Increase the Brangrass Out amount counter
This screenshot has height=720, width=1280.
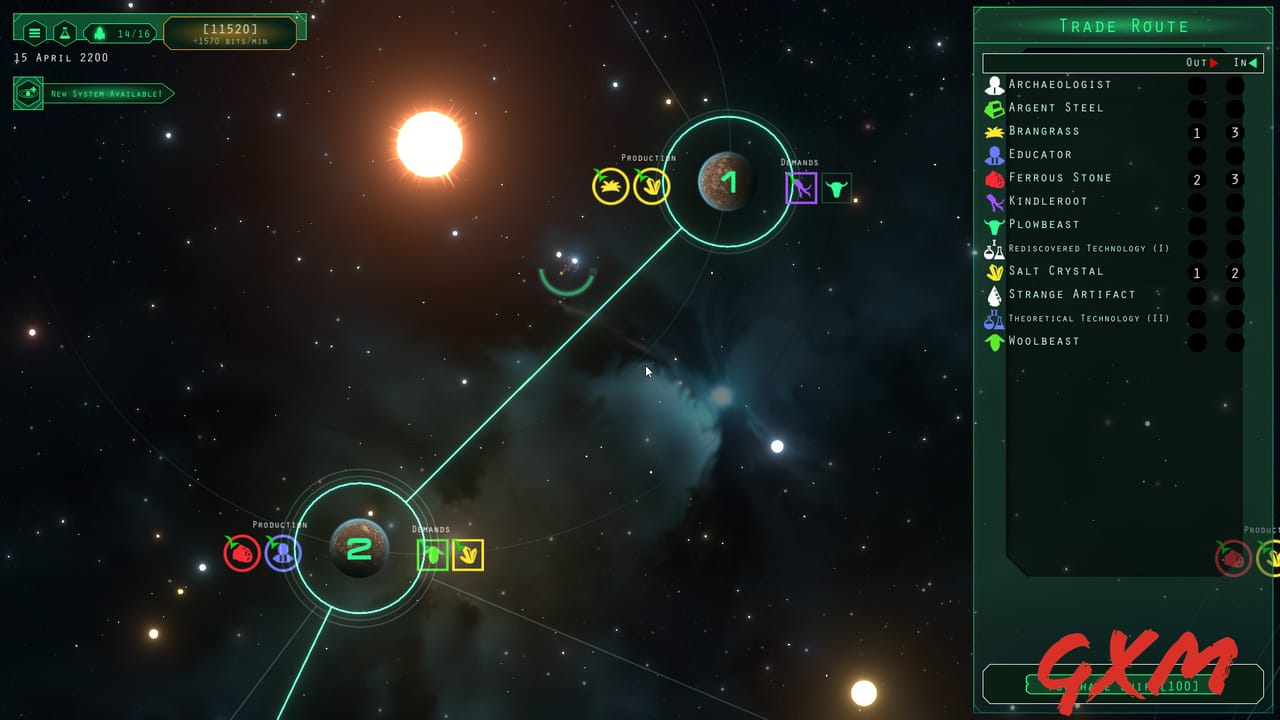(1197, 133)
